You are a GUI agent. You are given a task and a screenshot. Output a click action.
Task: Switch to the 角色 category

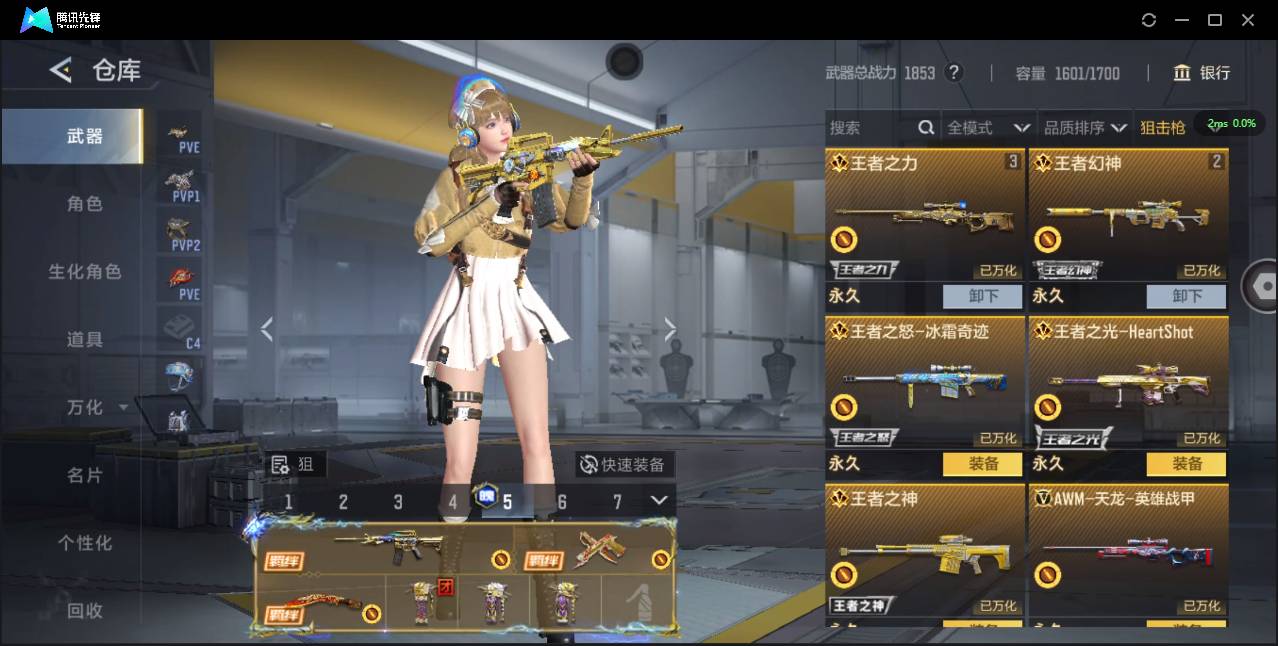point(85,204)
